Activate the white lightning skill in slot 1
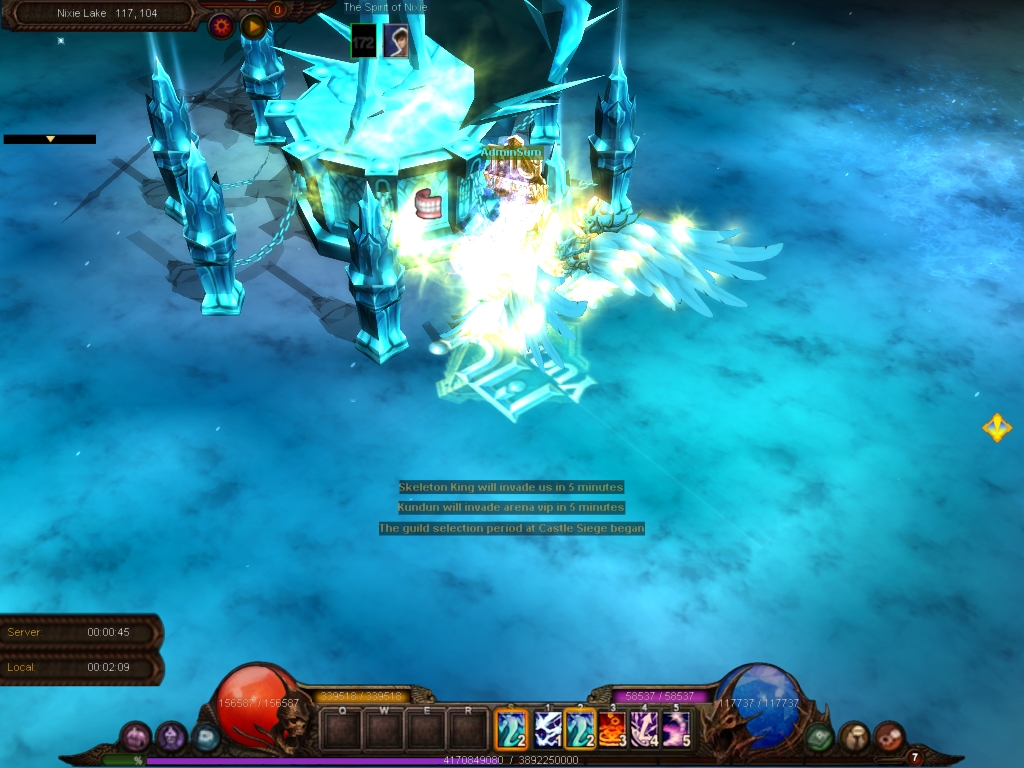 (x=547, y=730)
